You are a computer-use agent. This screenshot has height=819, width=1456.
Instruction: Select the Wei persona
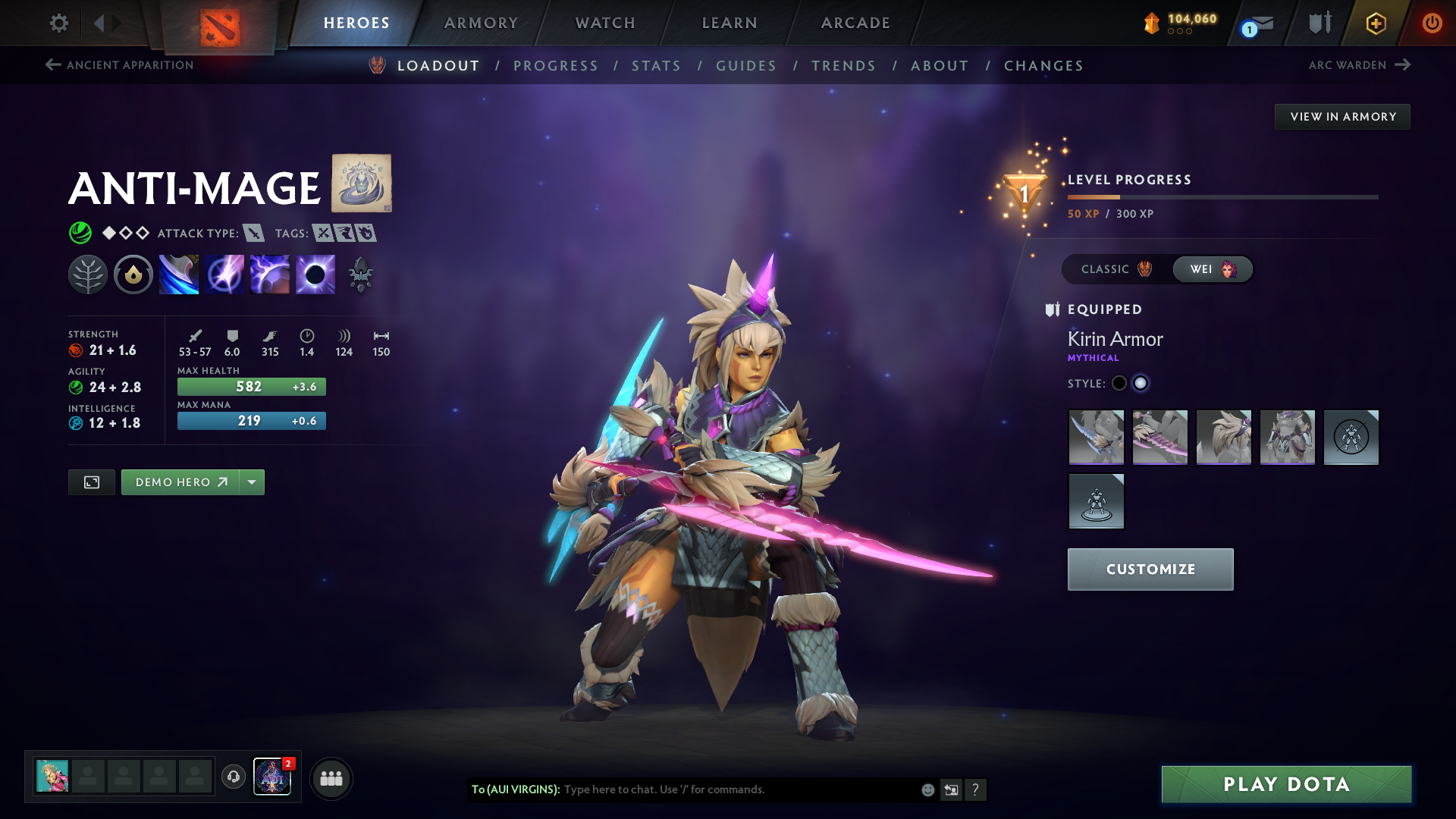(x=1212, y=269)
